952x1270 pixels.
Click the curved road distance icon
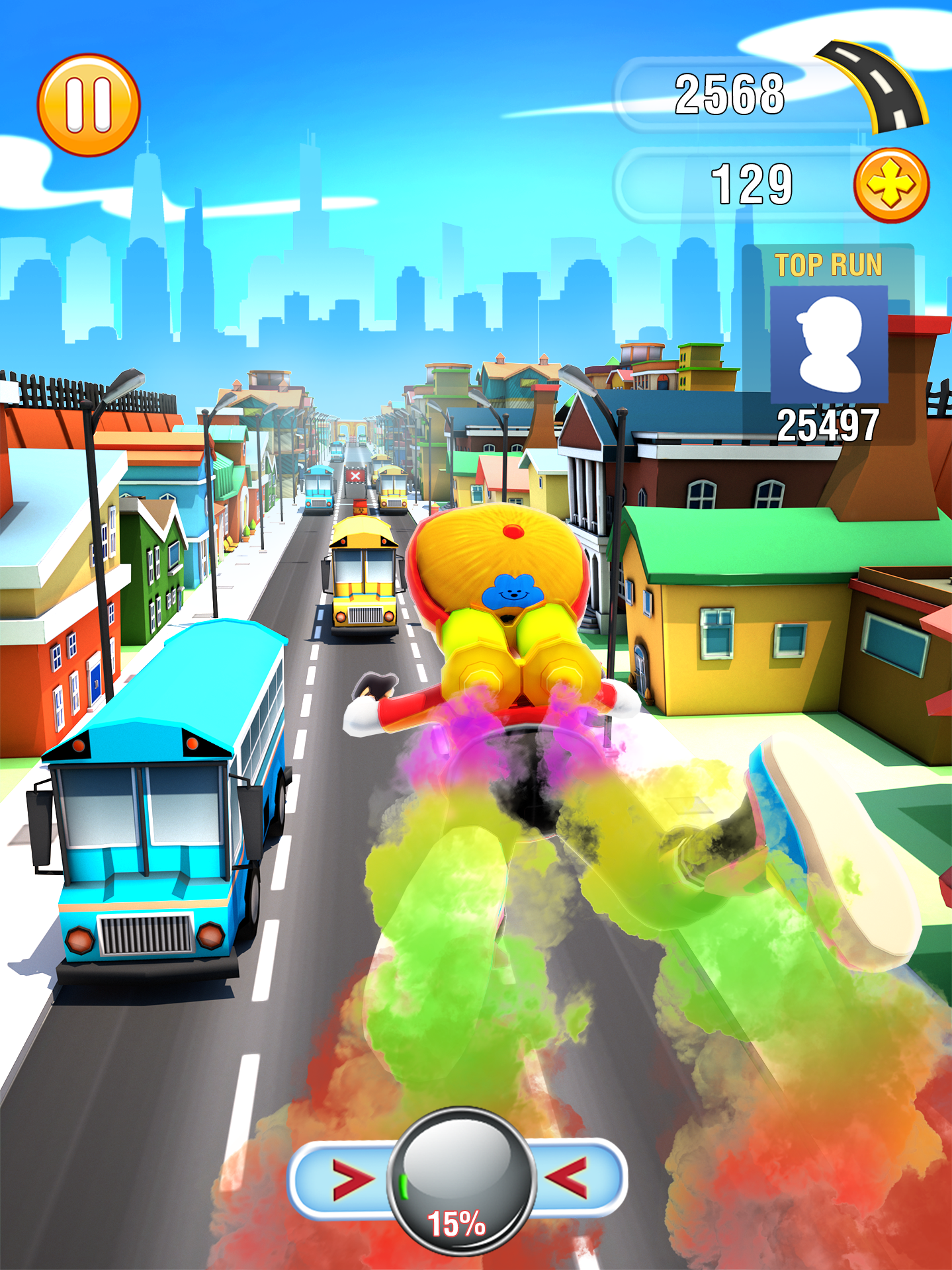[x=873, y=86]
